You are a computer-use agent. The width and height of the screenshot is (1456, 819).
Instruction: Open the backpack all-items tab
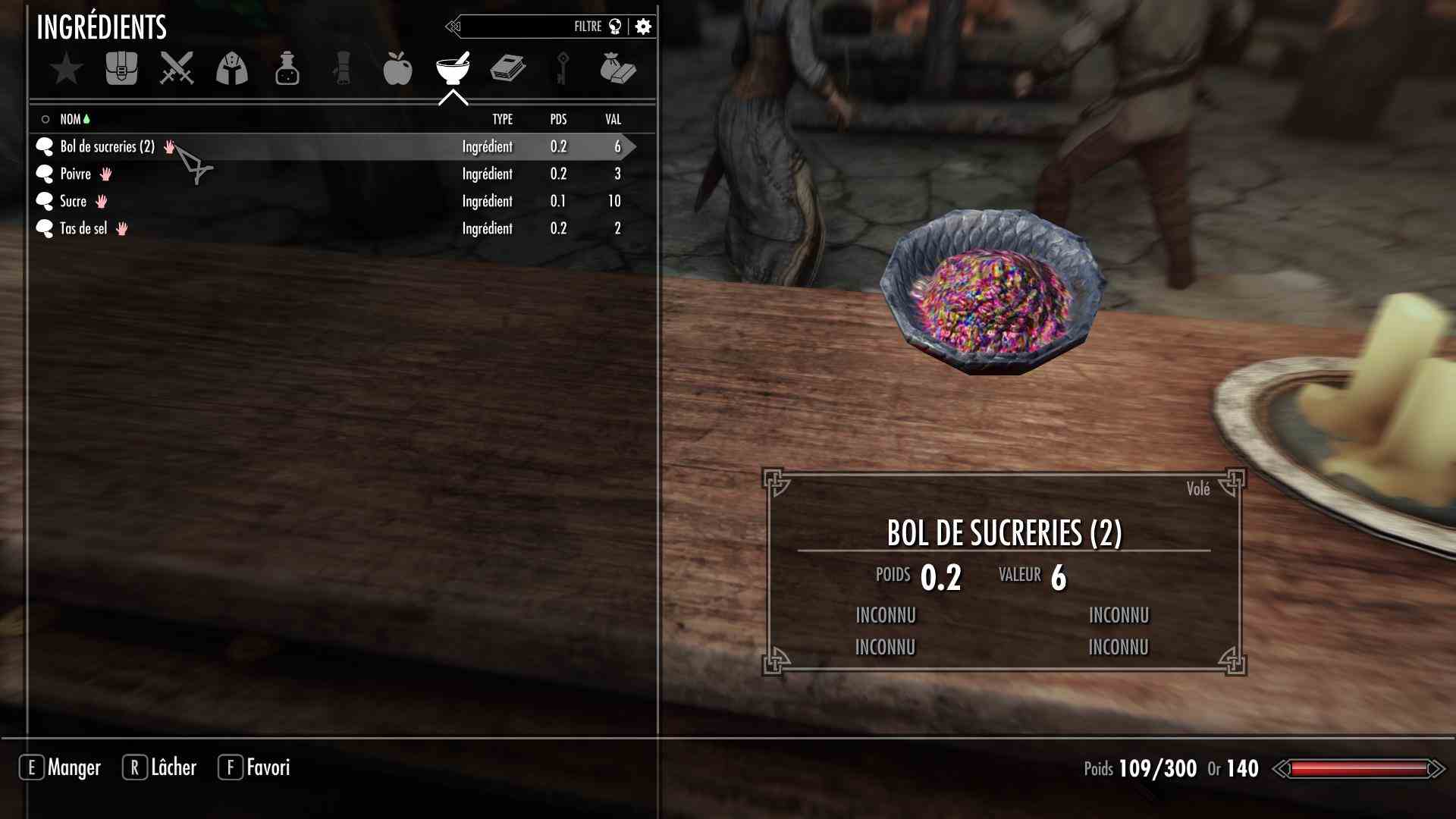pos(121,69)
